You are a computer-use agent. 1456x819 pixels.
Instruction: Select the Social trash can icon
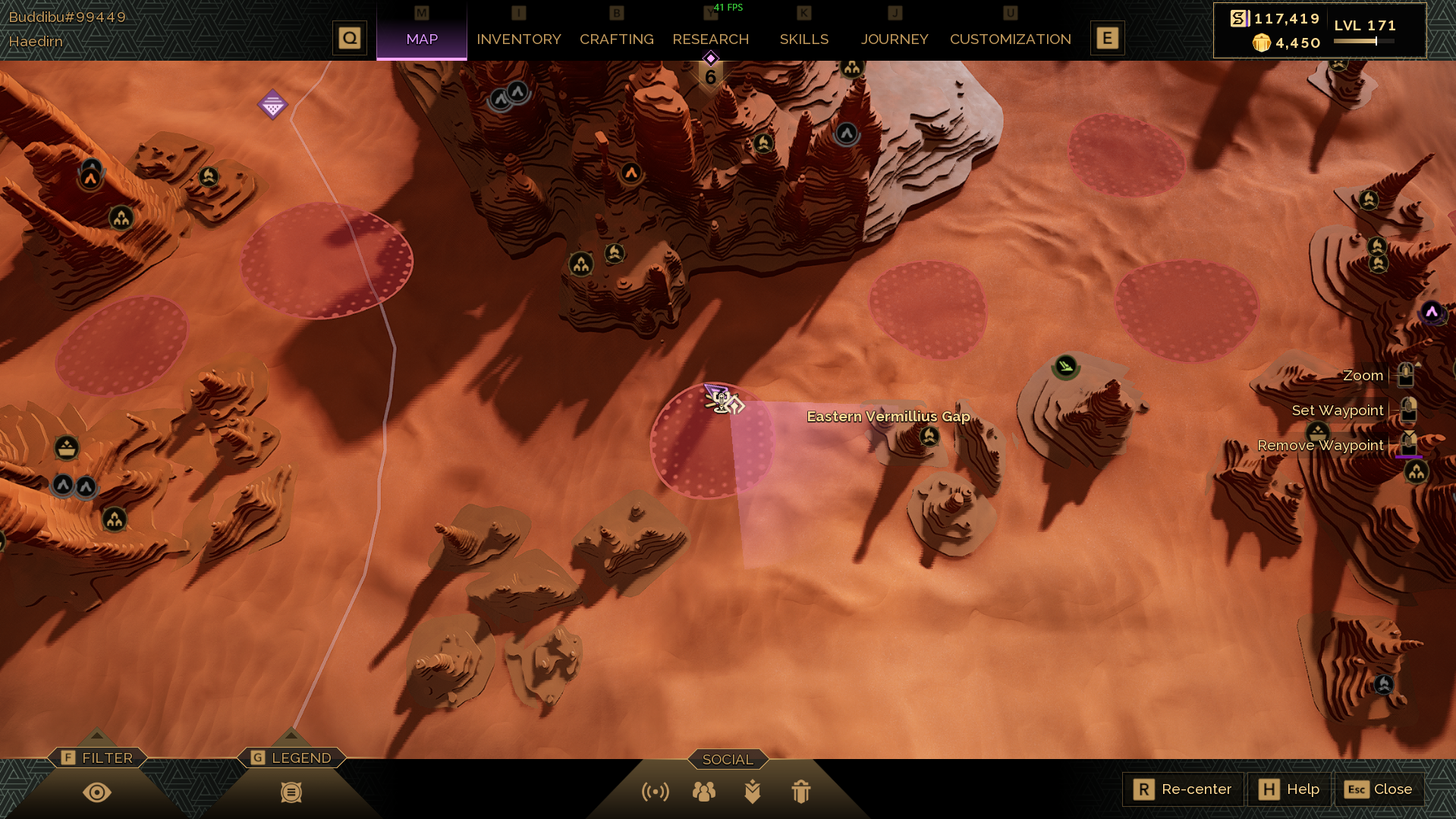(800, 792)
